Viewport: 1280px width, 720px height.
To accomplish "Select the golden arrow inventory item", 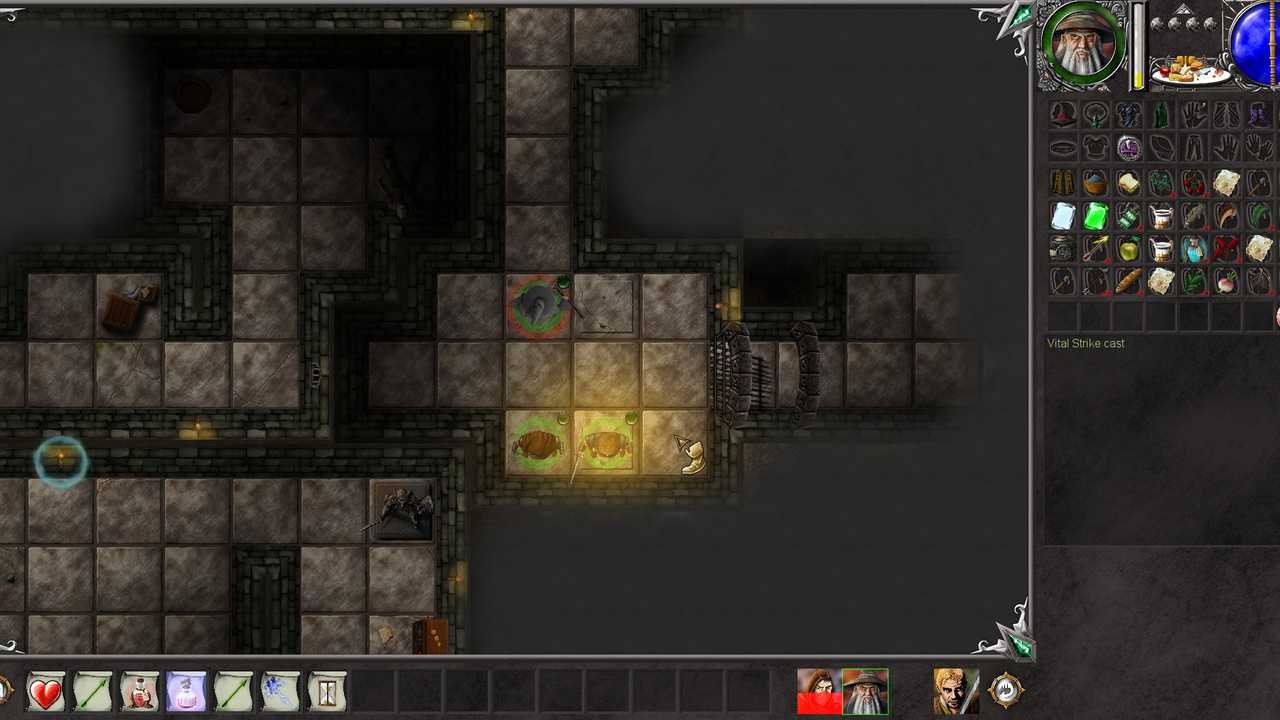I will pos(1095,249).
